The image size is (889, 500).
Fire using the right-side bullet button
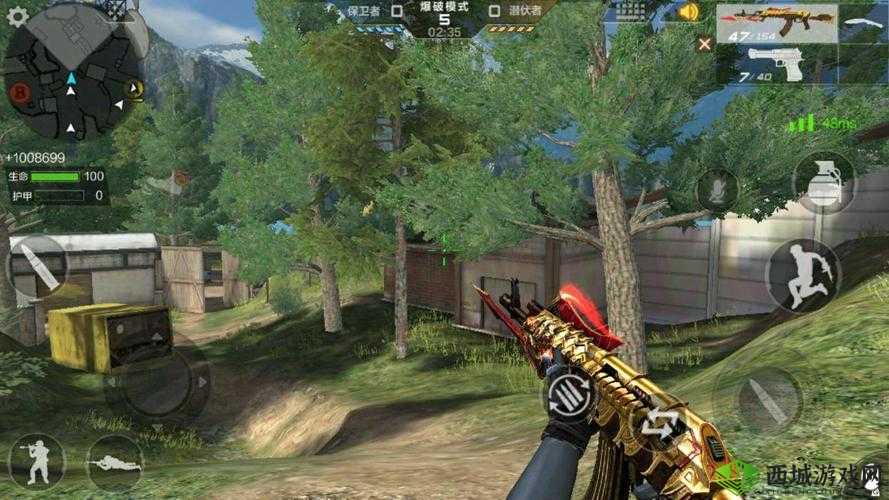pos(768,400)
